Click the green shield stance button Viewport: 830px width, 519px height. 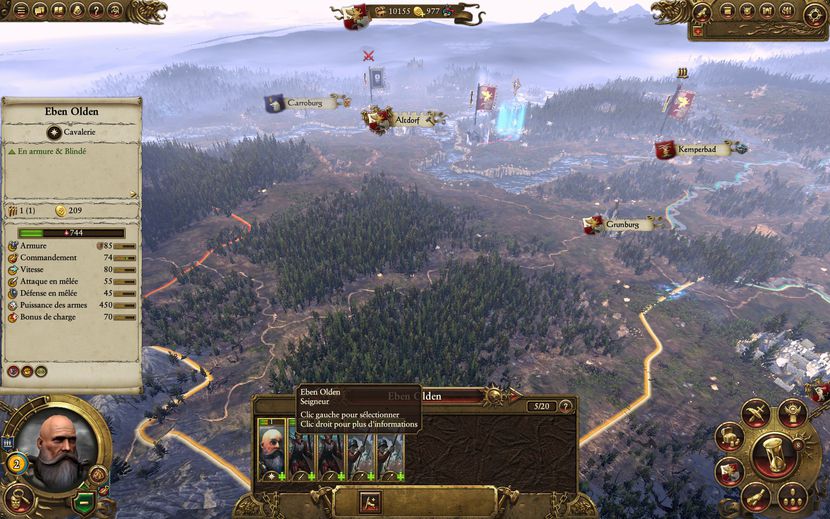[85, 501]
